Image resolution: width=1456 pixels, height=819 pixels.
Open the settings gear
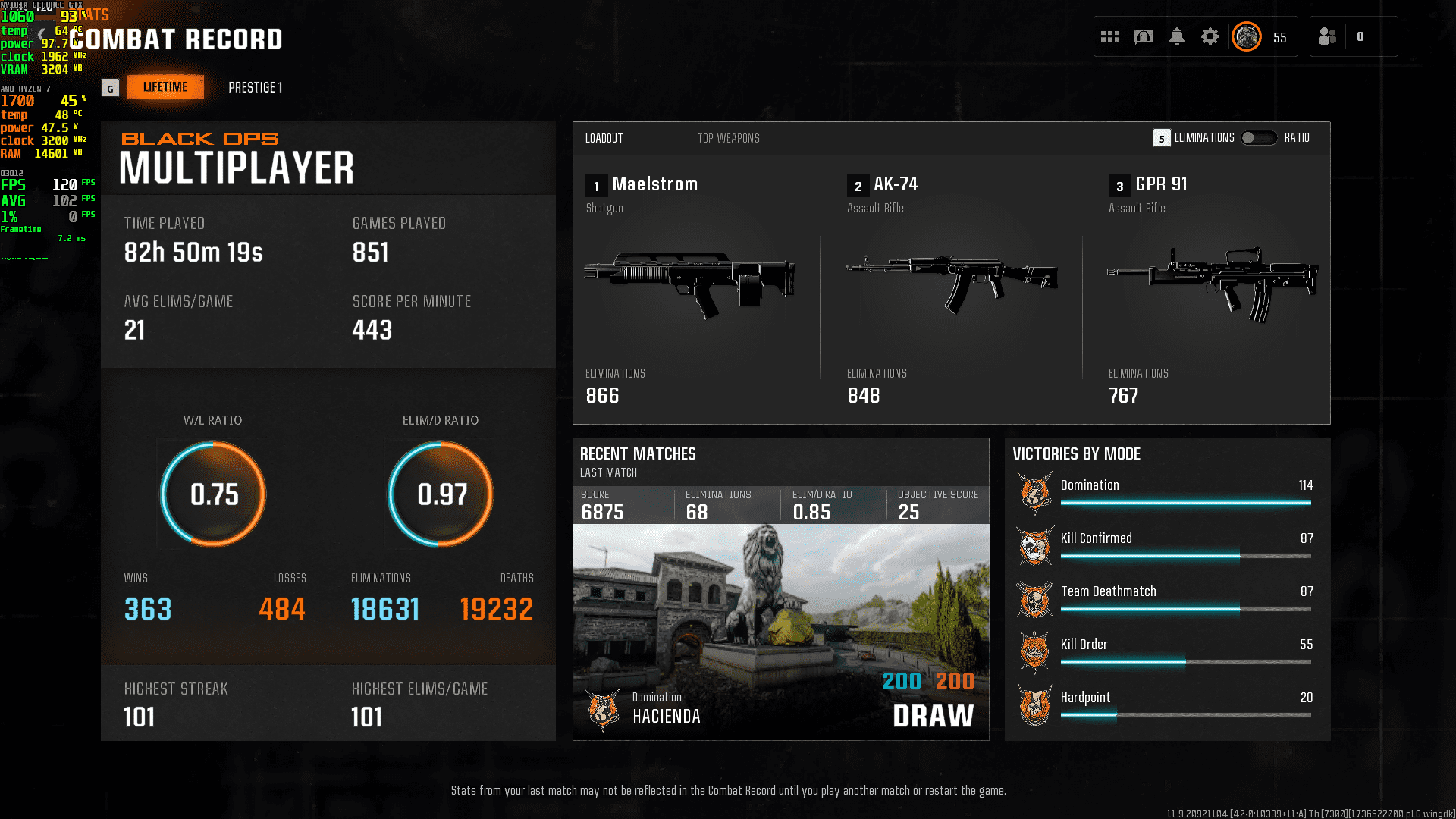tap(1210, 36)
